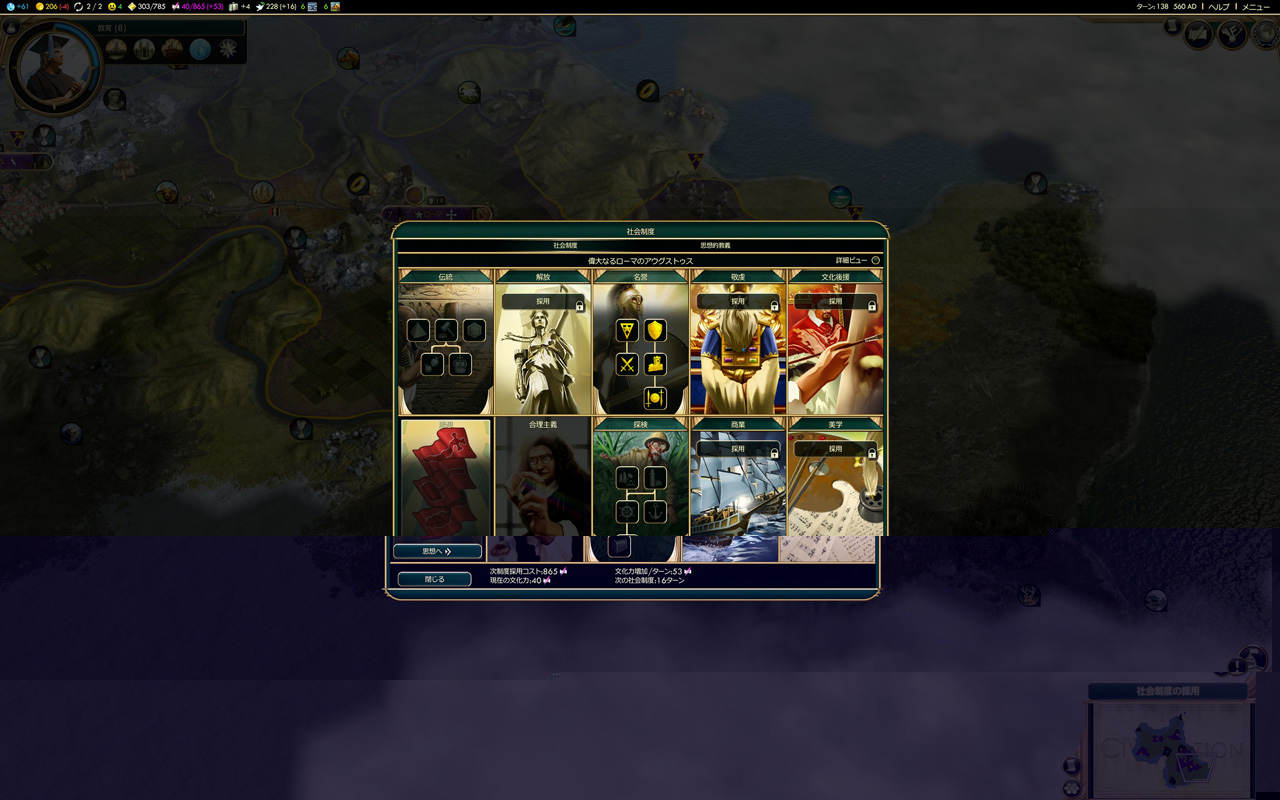Toggle the 詳細ビュー advanced view checkbox
This screenshot has width=1280, height=800.
(875, 260)
